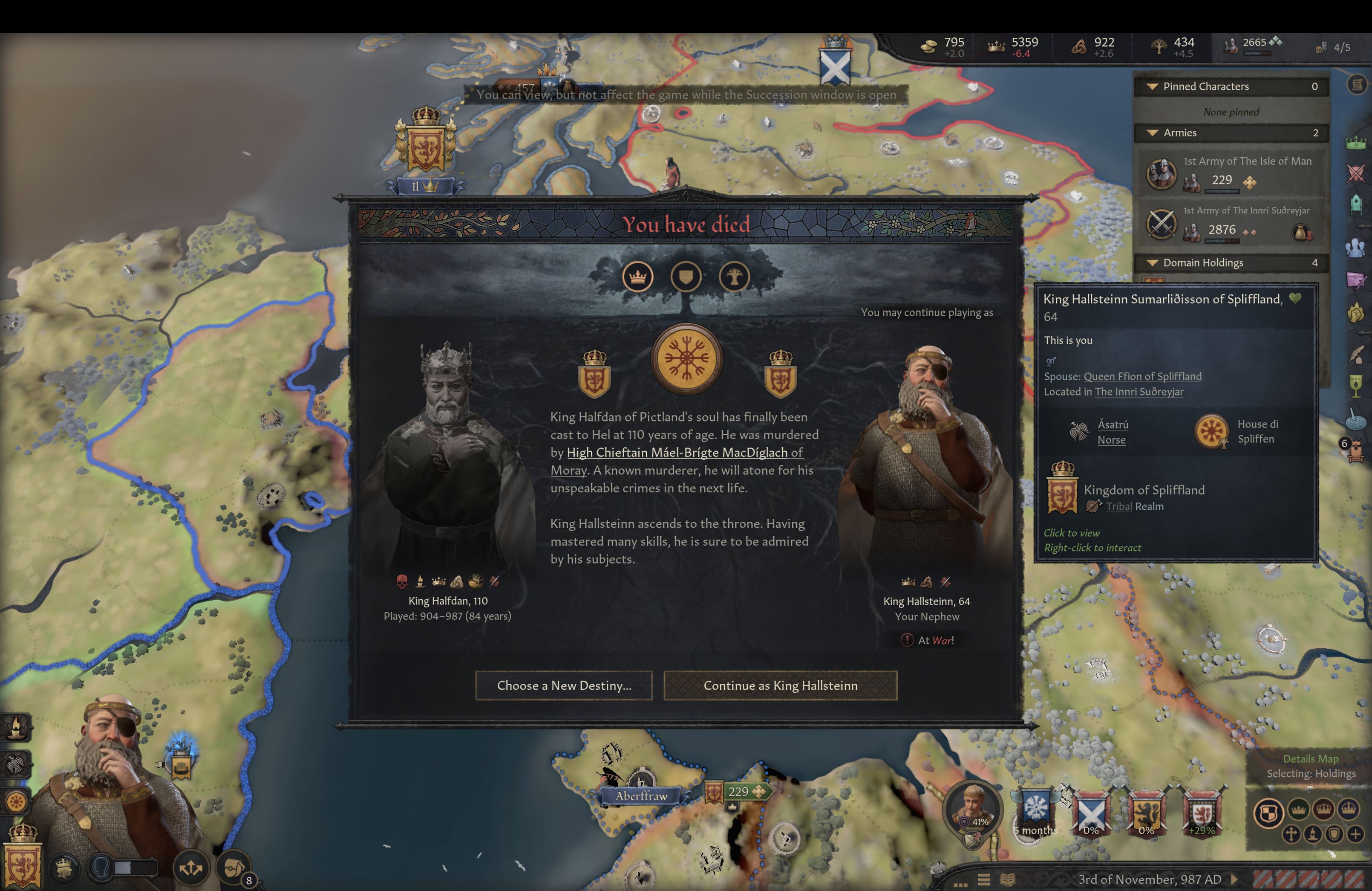Viewport: 1372px width, 891px height.
Task: Open Queen Ffion of Spliffland spouse link
Action: click(1142, 377)
